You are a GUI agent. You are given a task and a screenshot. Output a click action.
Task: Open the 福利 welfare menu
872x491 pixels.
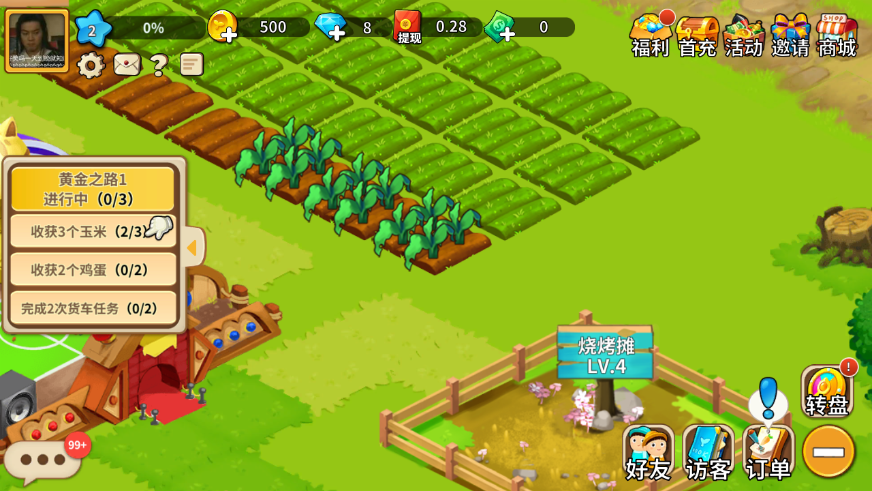(x=650, y=35)
